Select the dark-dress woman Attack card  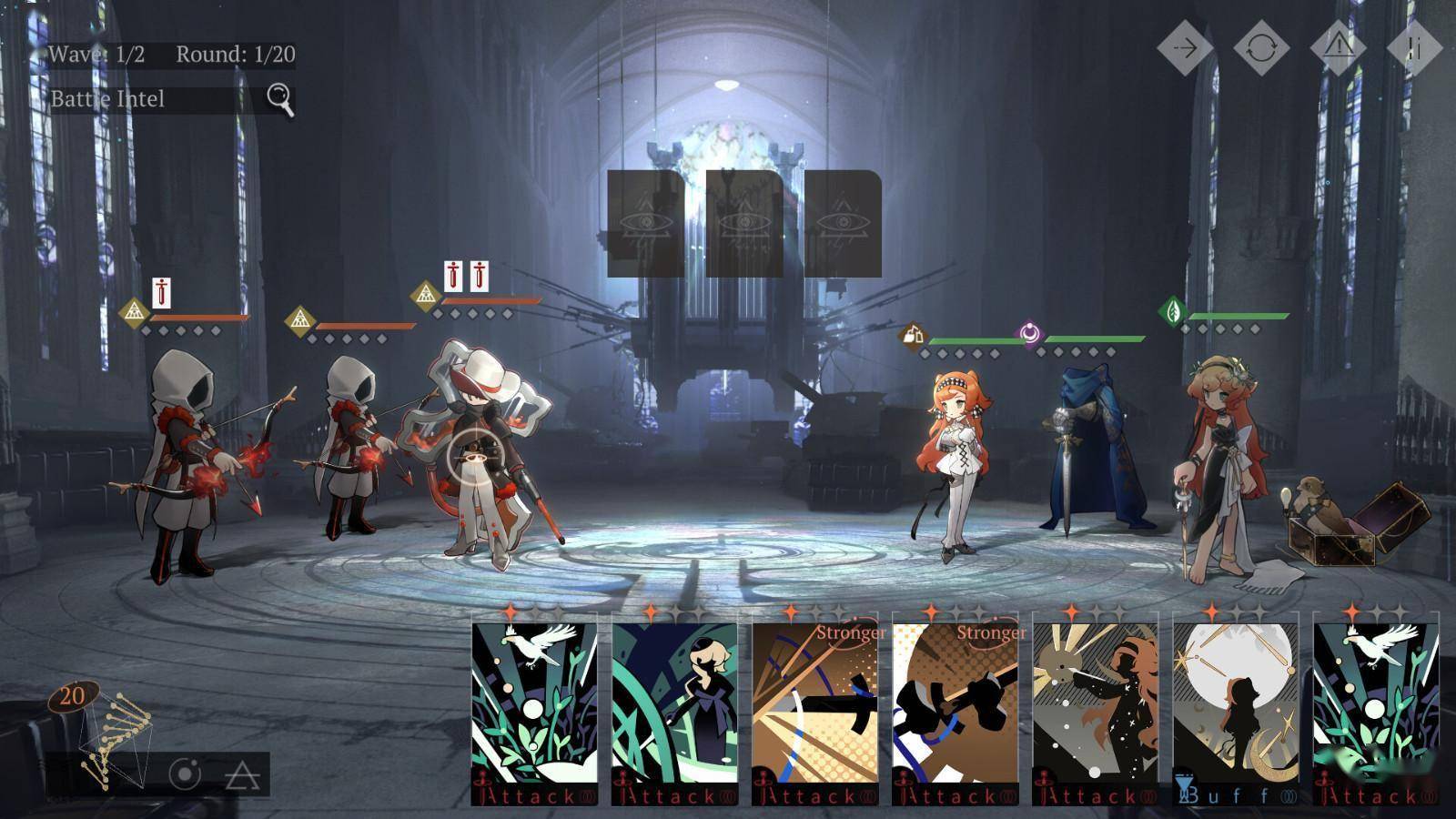(x=674, y=707)
